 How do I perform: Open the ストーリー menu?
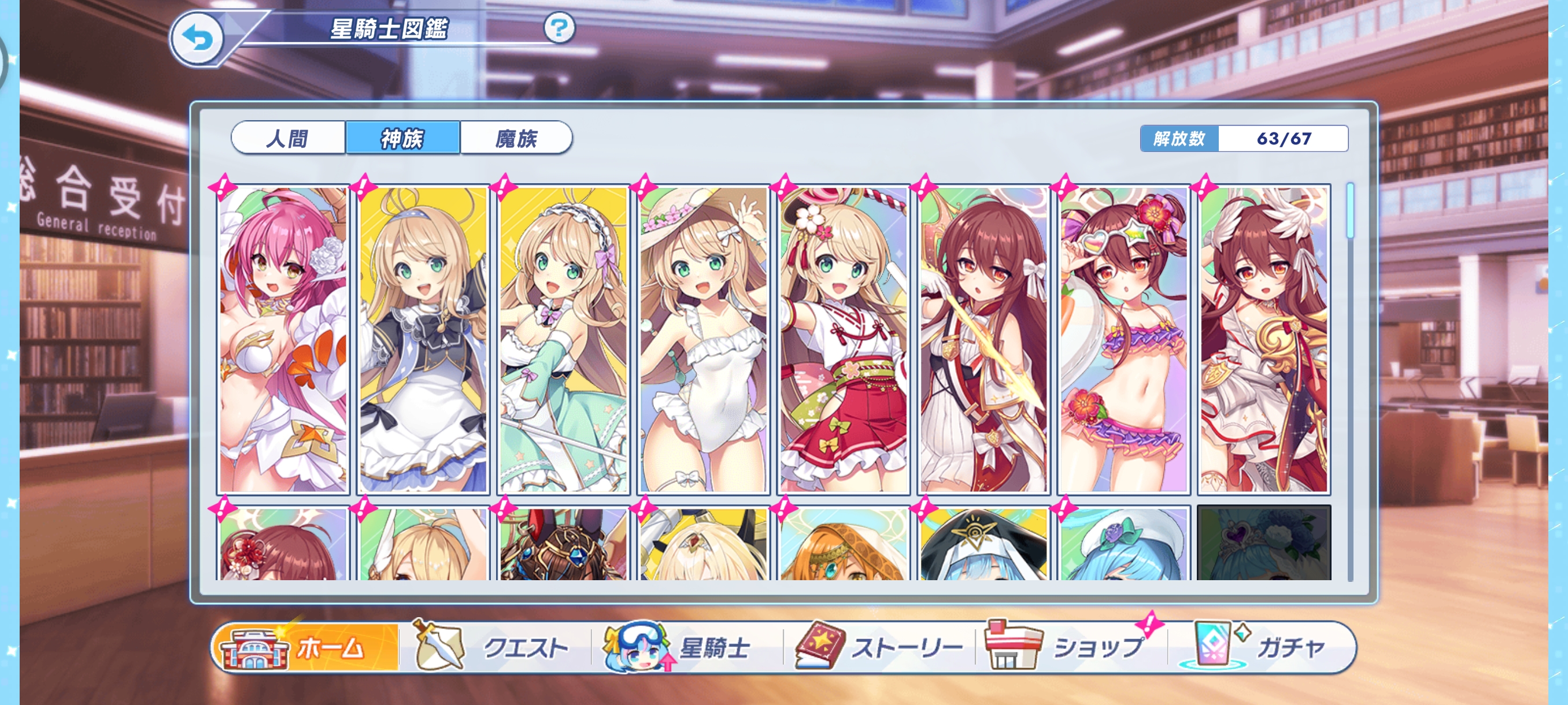coord(879,647)
